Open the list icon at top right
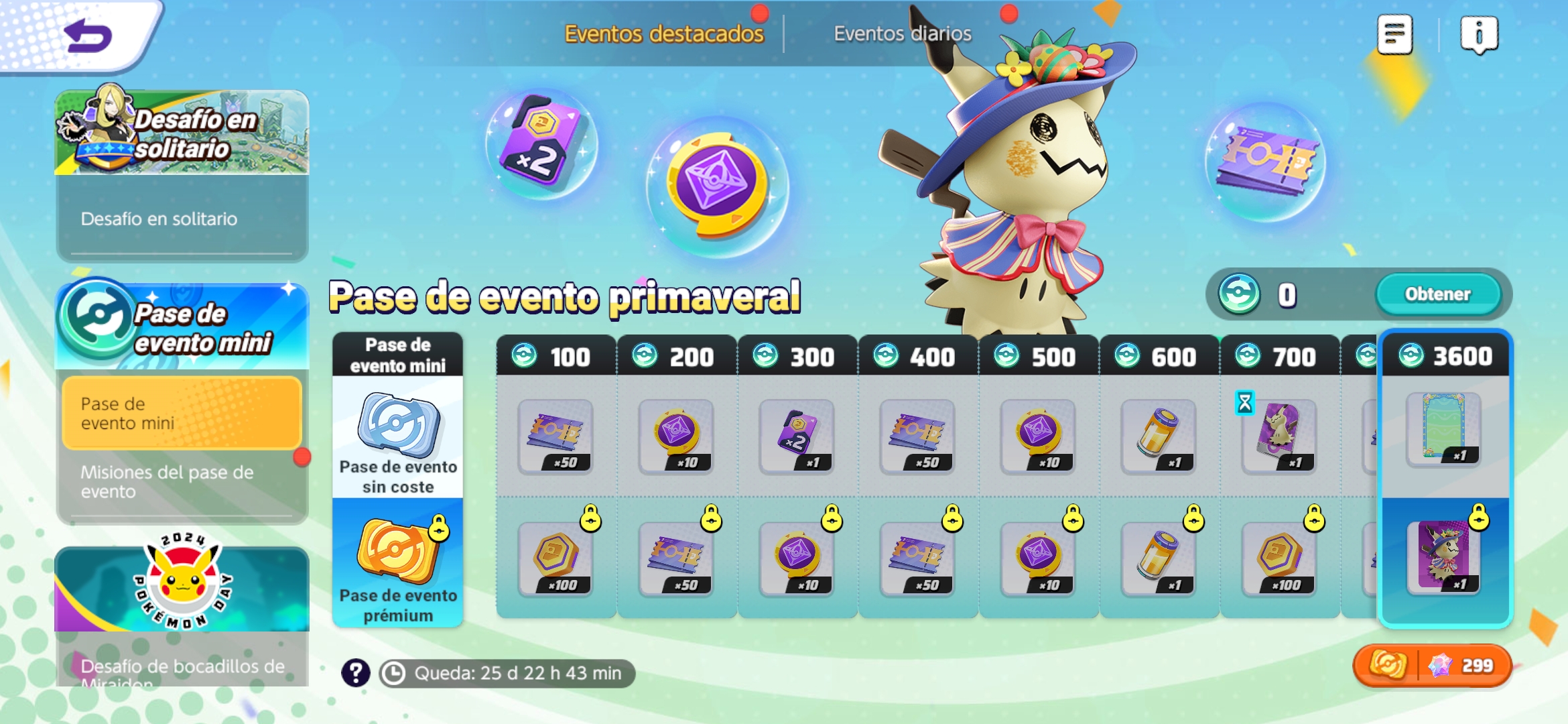The height and width of the screenshot is (724, 1568). 1394,34
